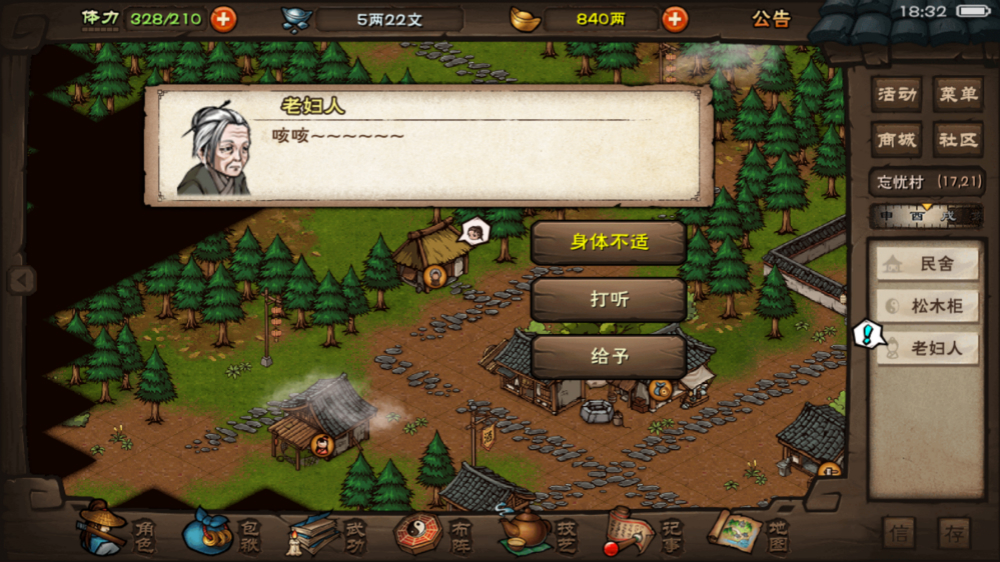This screenshot has height=562, width=1000.
Task: Tap the plus button beside 840两 gold
Action: coord(675,18)
